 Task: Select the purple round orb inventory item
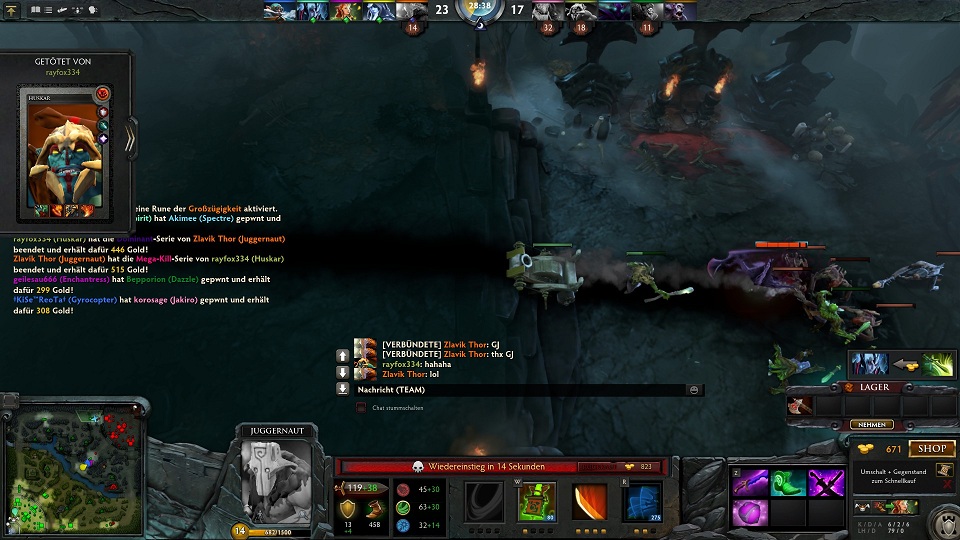[x=750, y=514]
